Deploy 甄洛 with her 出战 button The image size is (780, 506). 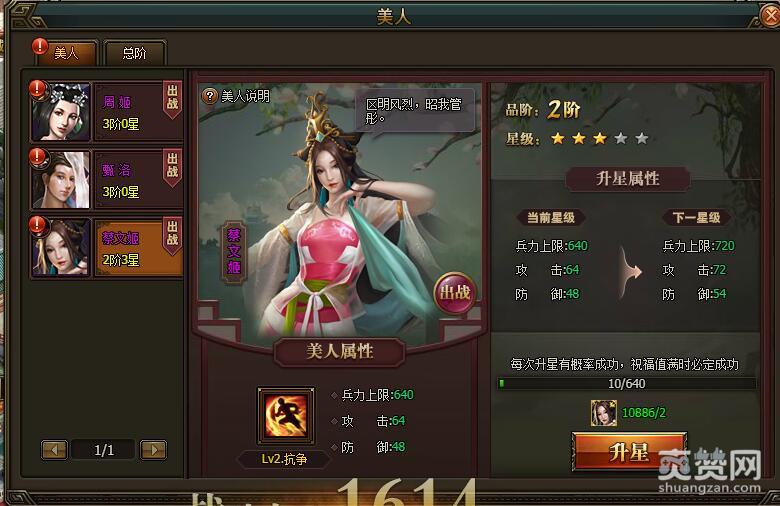point(173,179)
